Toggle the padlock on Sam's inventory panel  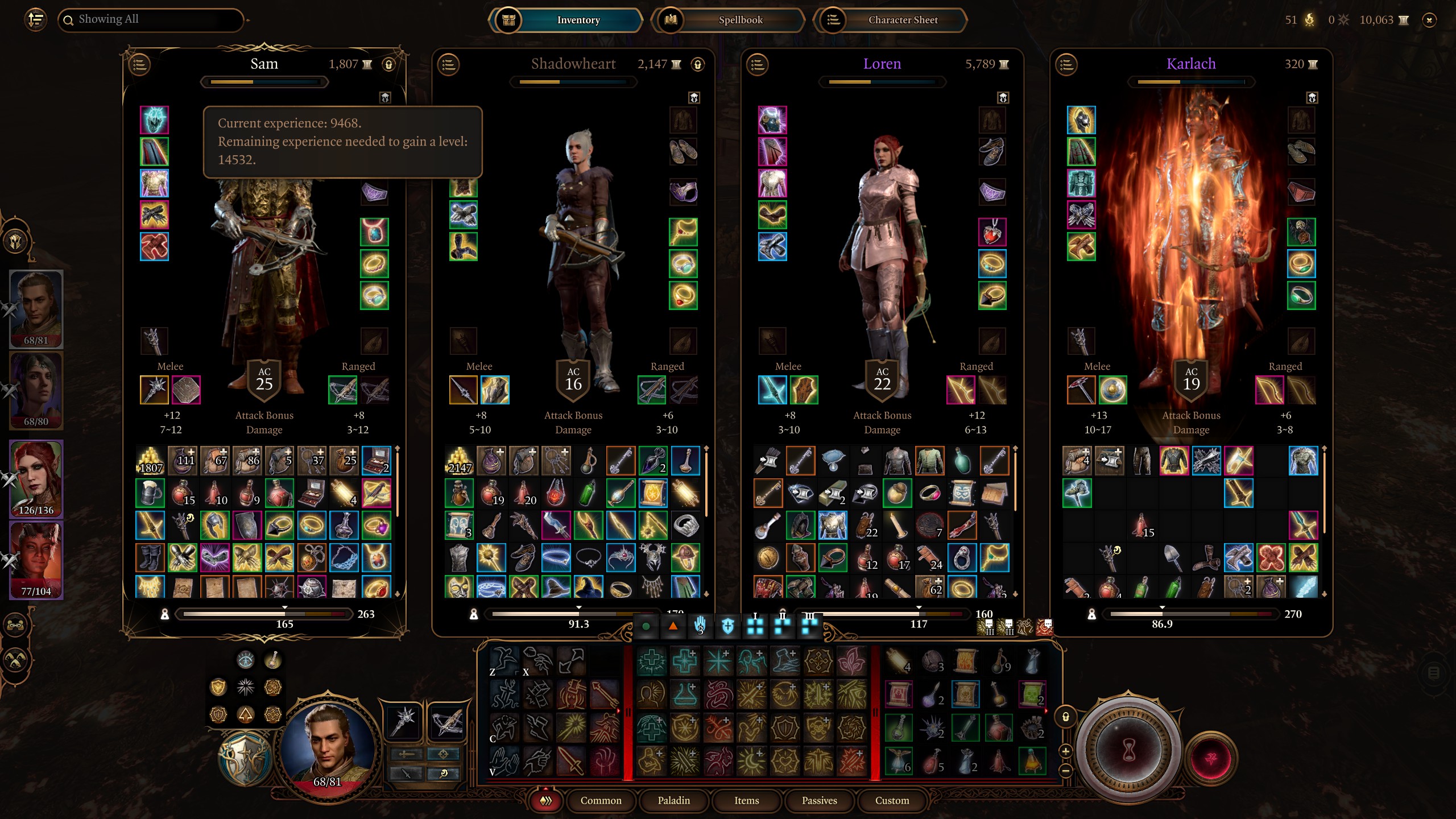tap(388, 64)
